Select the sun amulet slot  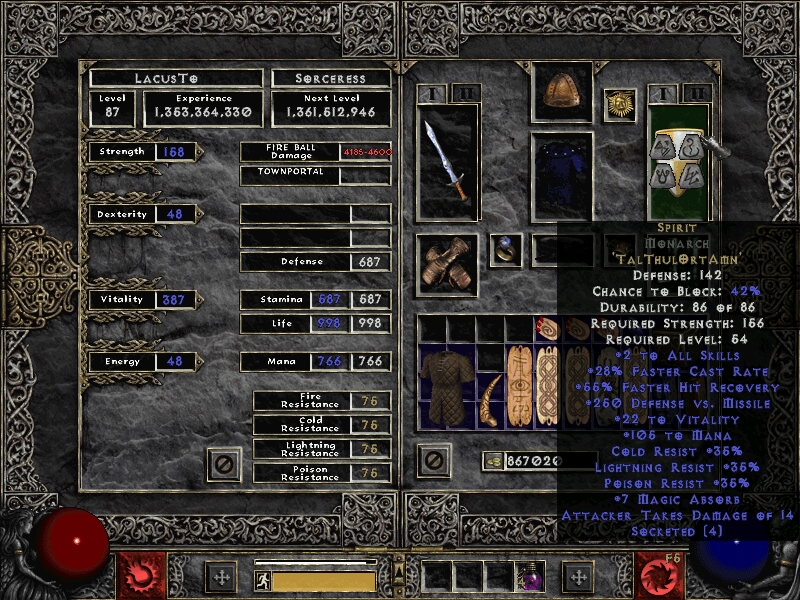click(x=620, y=105)
